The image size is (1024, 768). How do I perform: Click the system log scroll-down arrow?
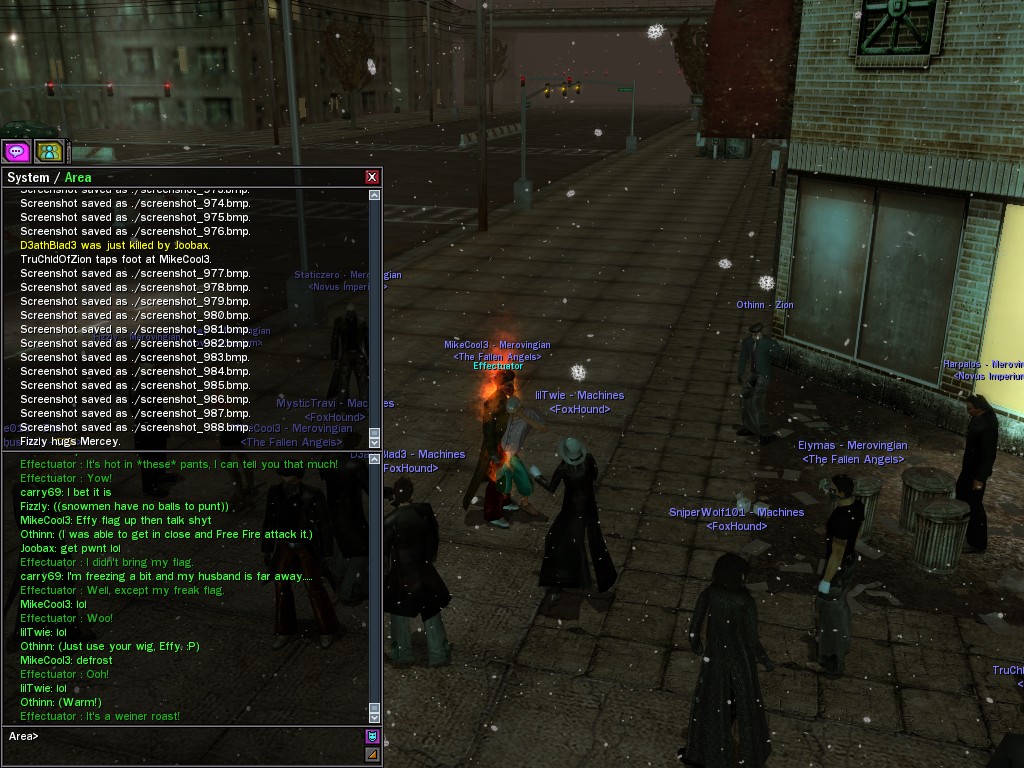375,442
